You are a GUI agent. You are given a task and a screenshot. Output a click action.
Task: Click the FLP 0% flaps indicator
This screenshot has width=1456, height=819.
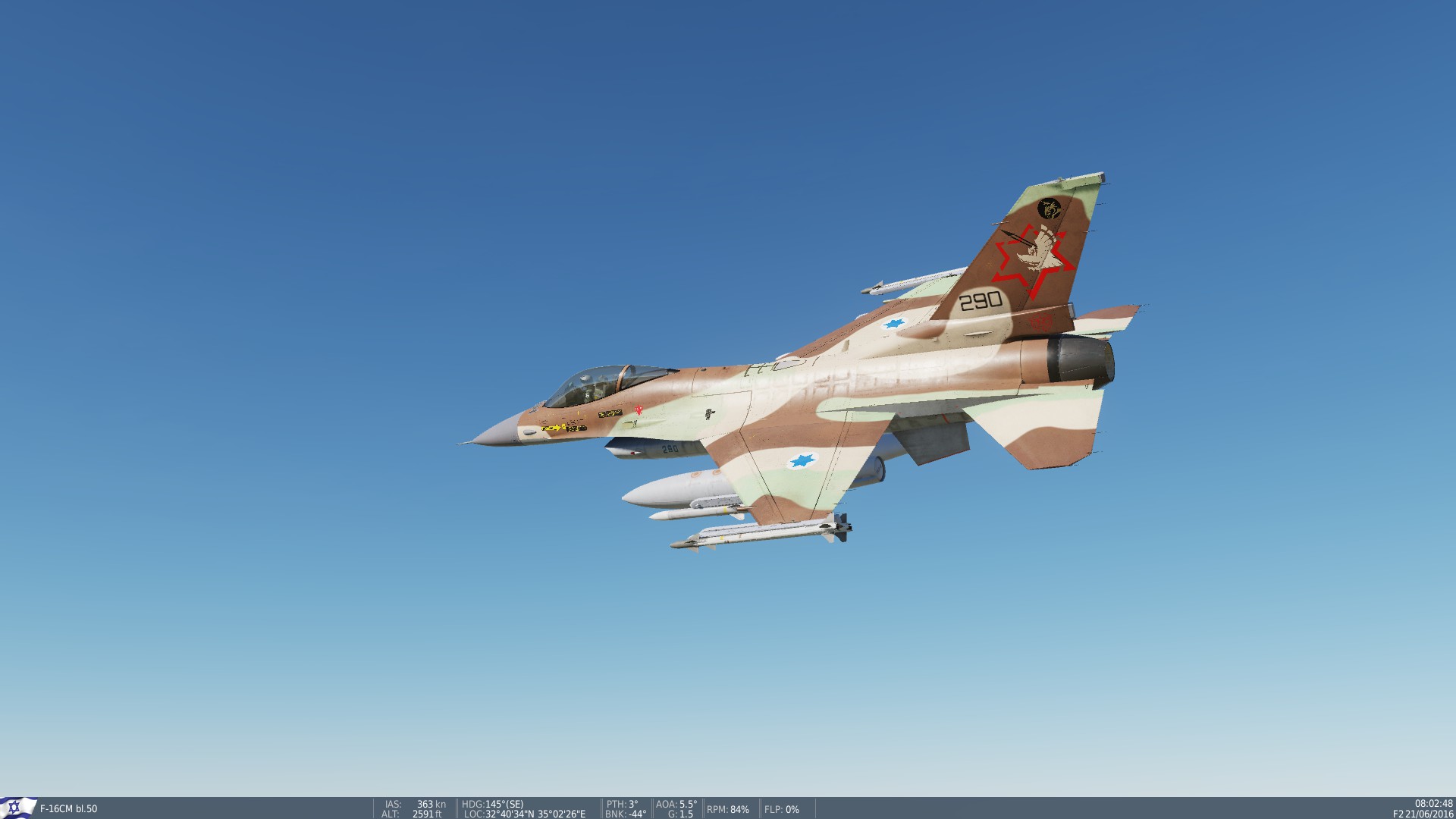point(782,808)
